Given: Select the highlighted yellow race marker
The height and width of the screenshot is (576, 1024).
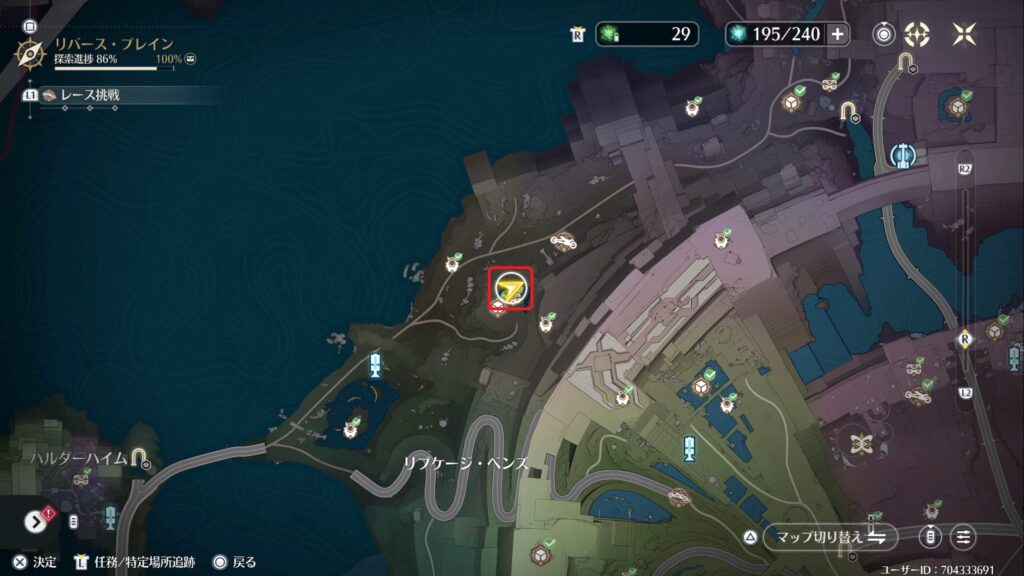Looking at the screenshot, I should click(x=511, y=289).
